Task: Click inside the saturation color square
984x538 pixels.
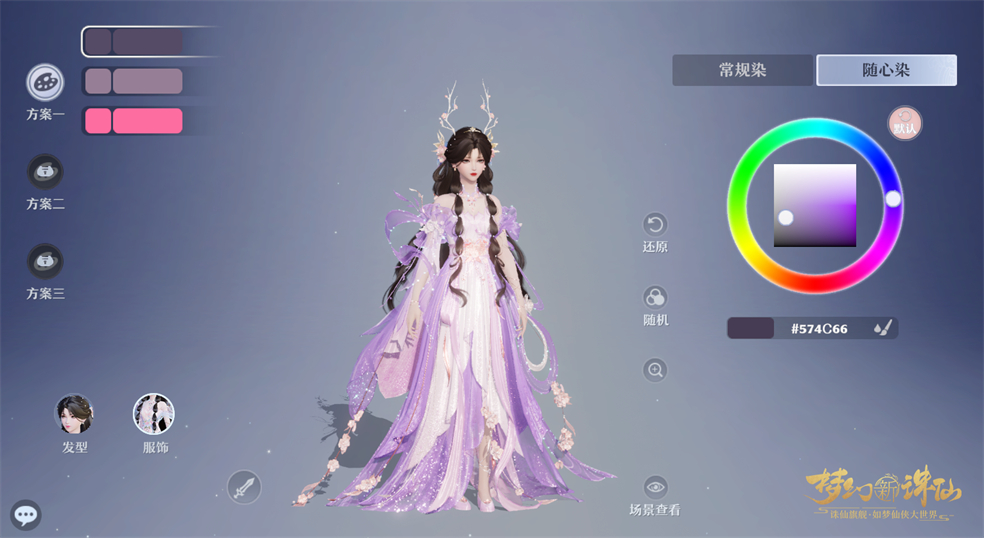Action: coord(815,205)
